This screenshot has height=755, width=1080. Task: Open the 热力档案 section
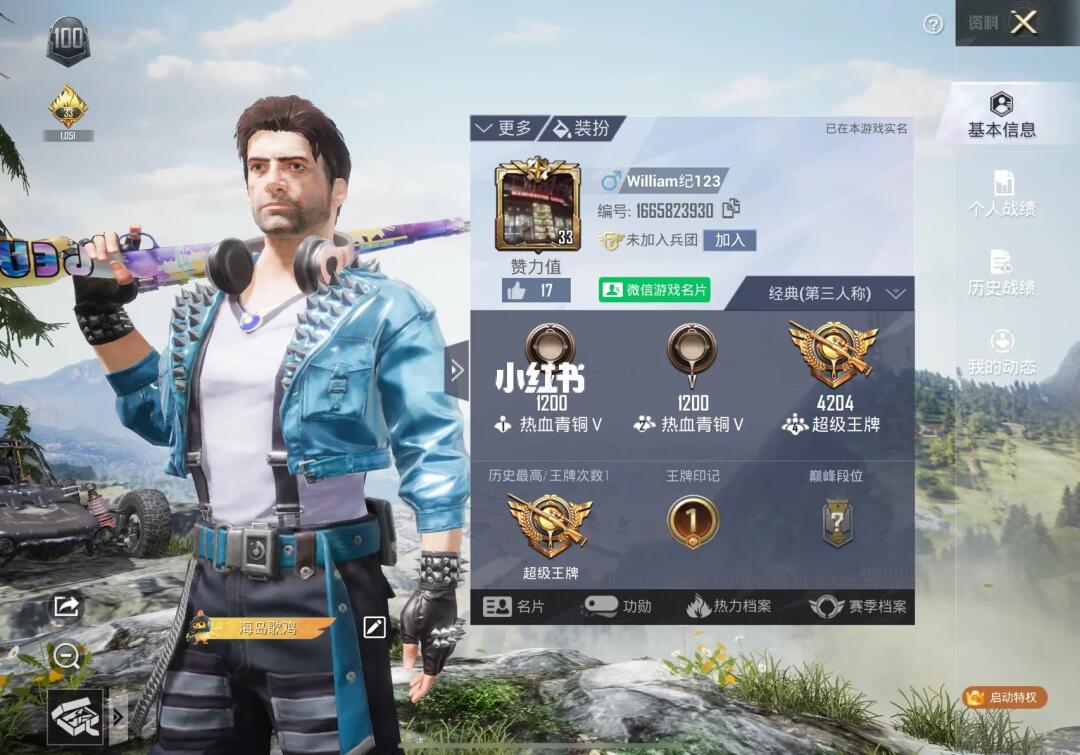coord(729,606)
